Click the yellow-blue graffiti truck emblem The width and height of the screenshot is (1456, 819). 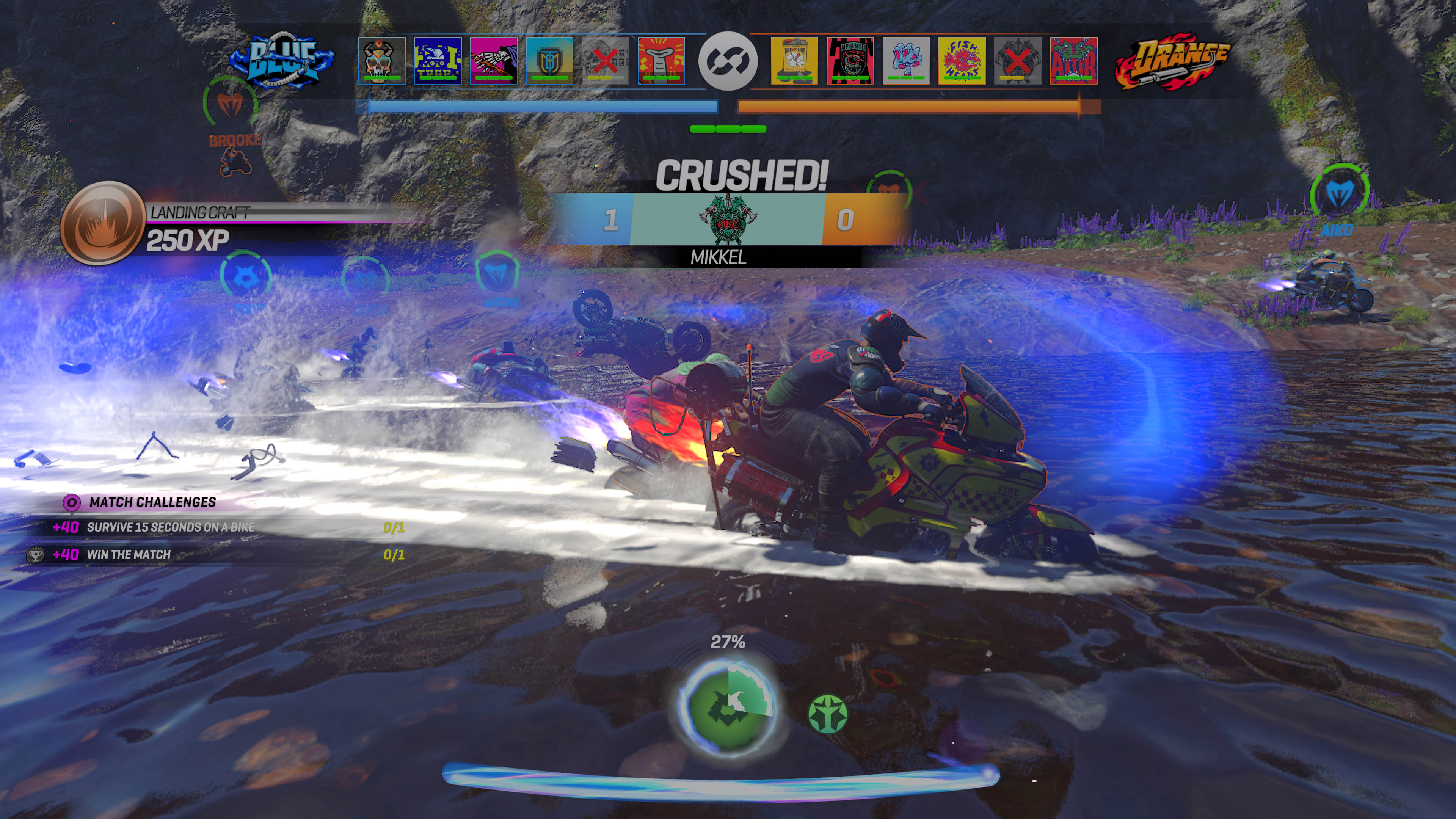(x=438, y=61)
